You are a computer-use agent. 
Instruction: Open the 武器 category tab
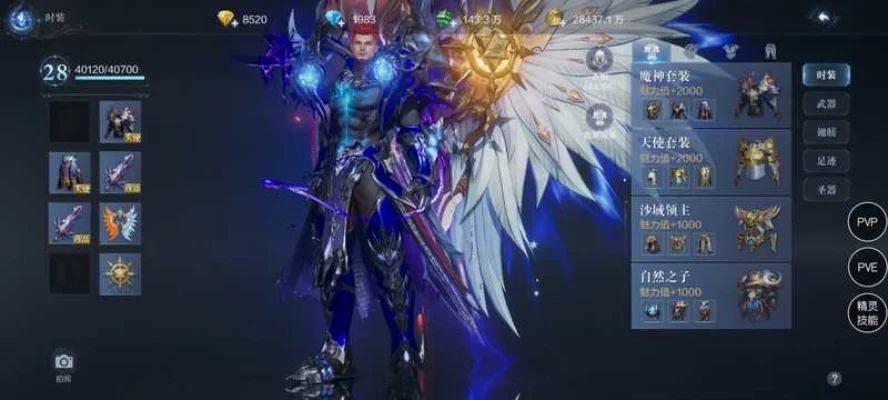pyautogui.click(x=826, y=103)
